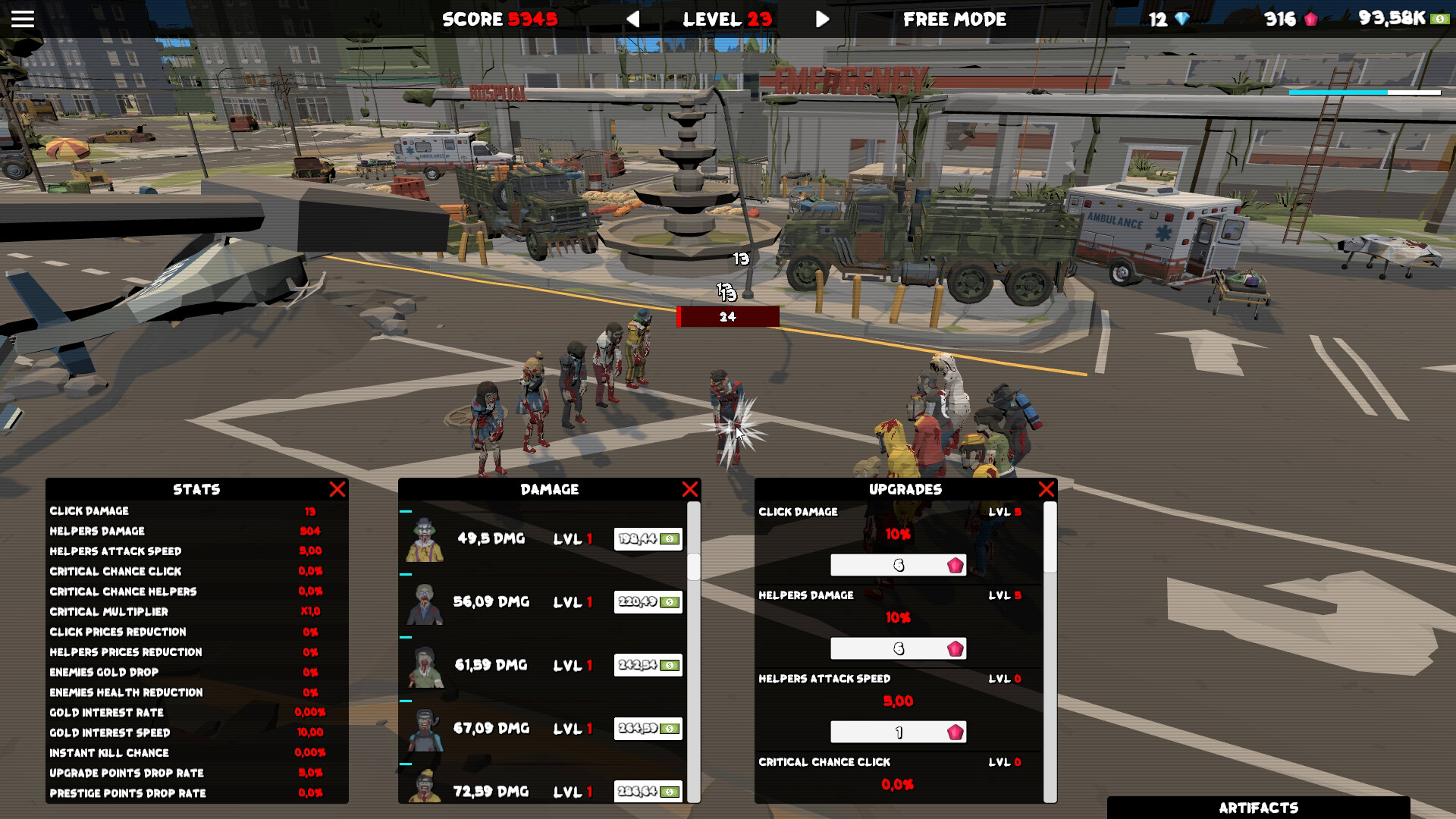Purchase Helpers Damage upgrade for 6 gems
The height and width of the screenshot is (819, 1456).
click(899, 648)
